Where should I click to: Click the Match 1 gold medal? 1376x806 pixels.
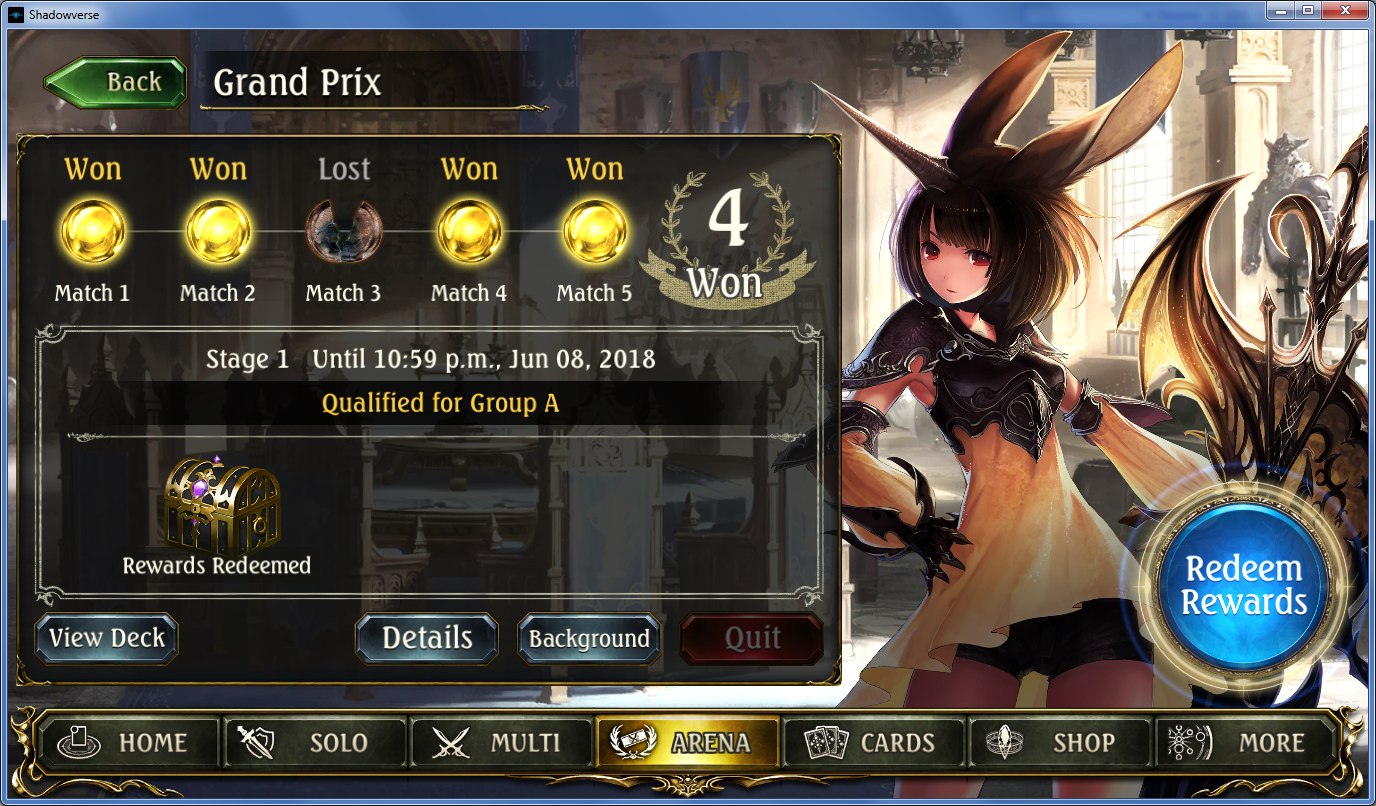coord(92,231)
